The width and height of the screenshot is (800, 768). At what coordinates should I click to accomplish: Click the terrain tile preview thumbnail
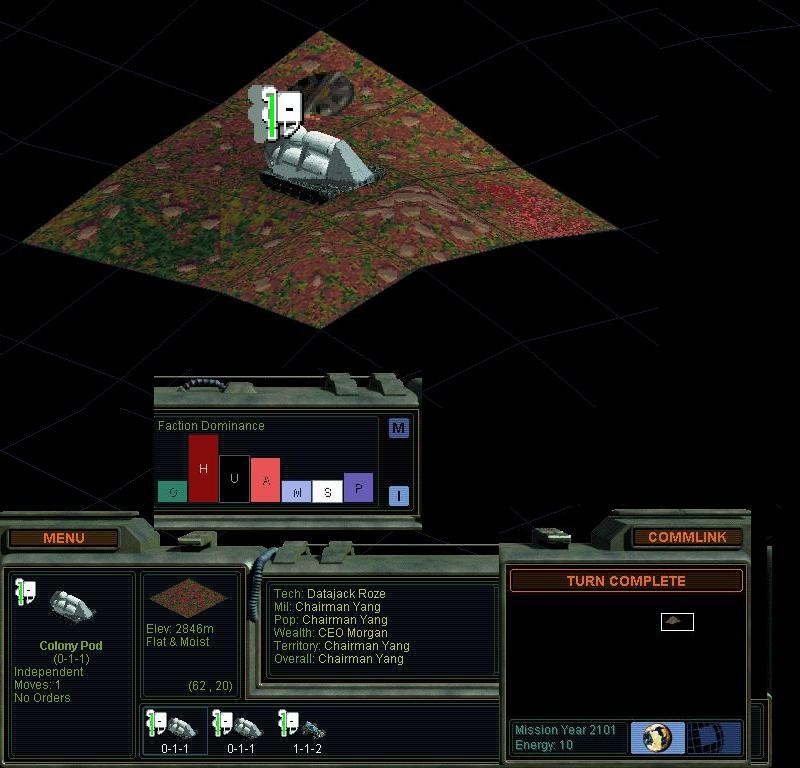(x=187, y=598)
